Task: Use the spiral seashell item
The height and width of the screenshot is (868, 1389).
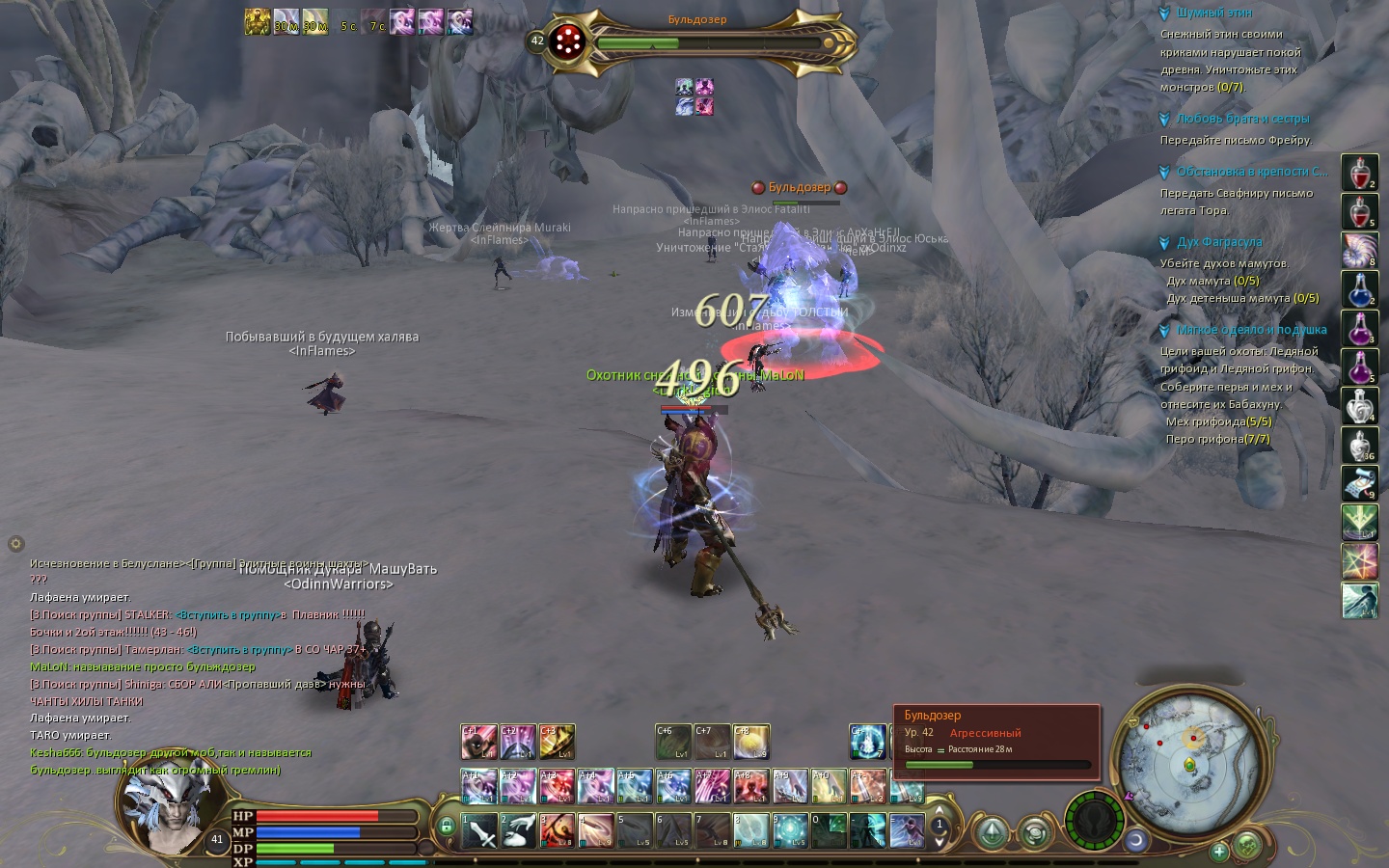Action: pyautogui.click(x=1359, y=251)
